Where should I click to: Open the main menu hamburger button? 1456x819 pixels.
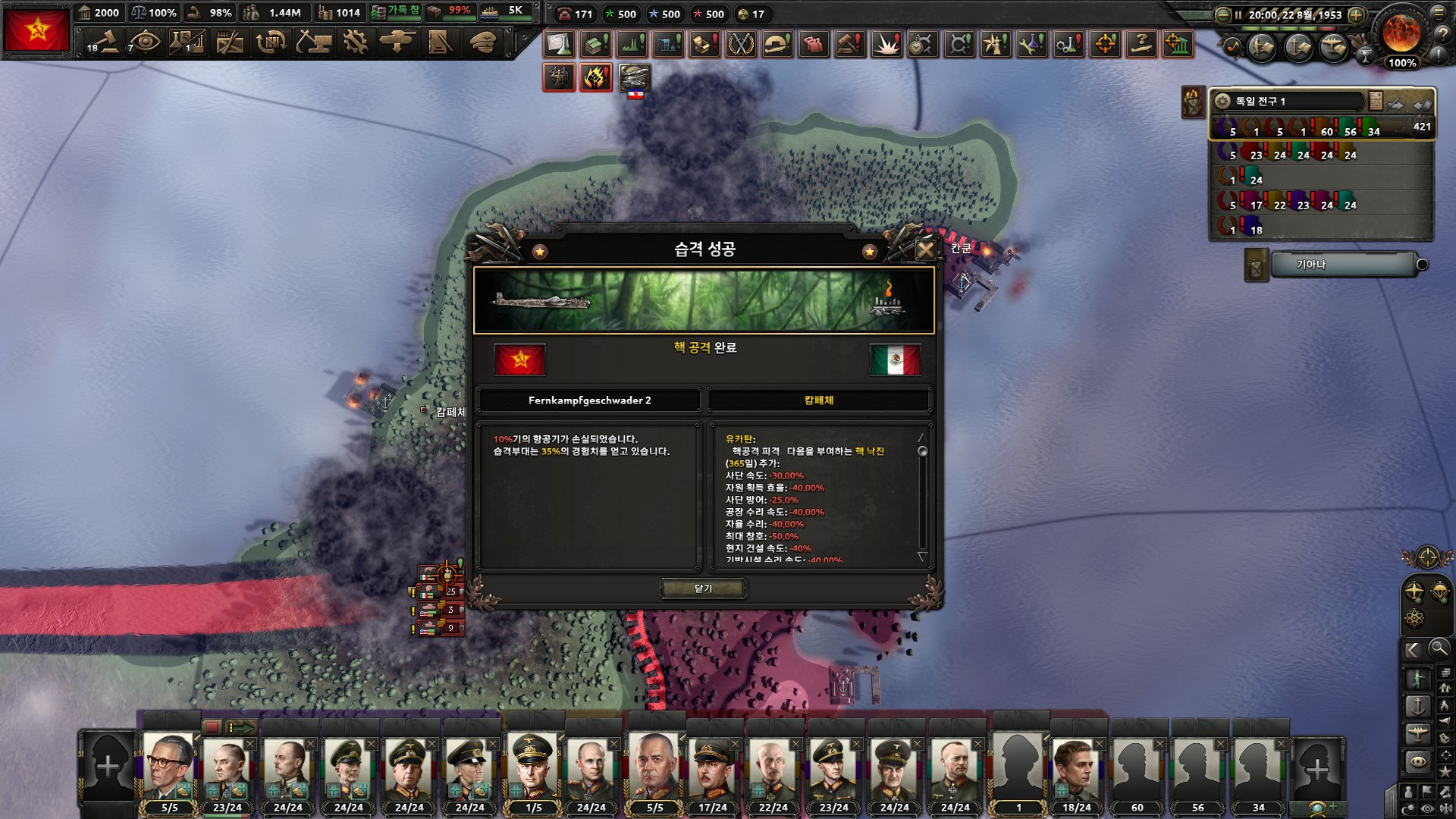(1439, 13)
